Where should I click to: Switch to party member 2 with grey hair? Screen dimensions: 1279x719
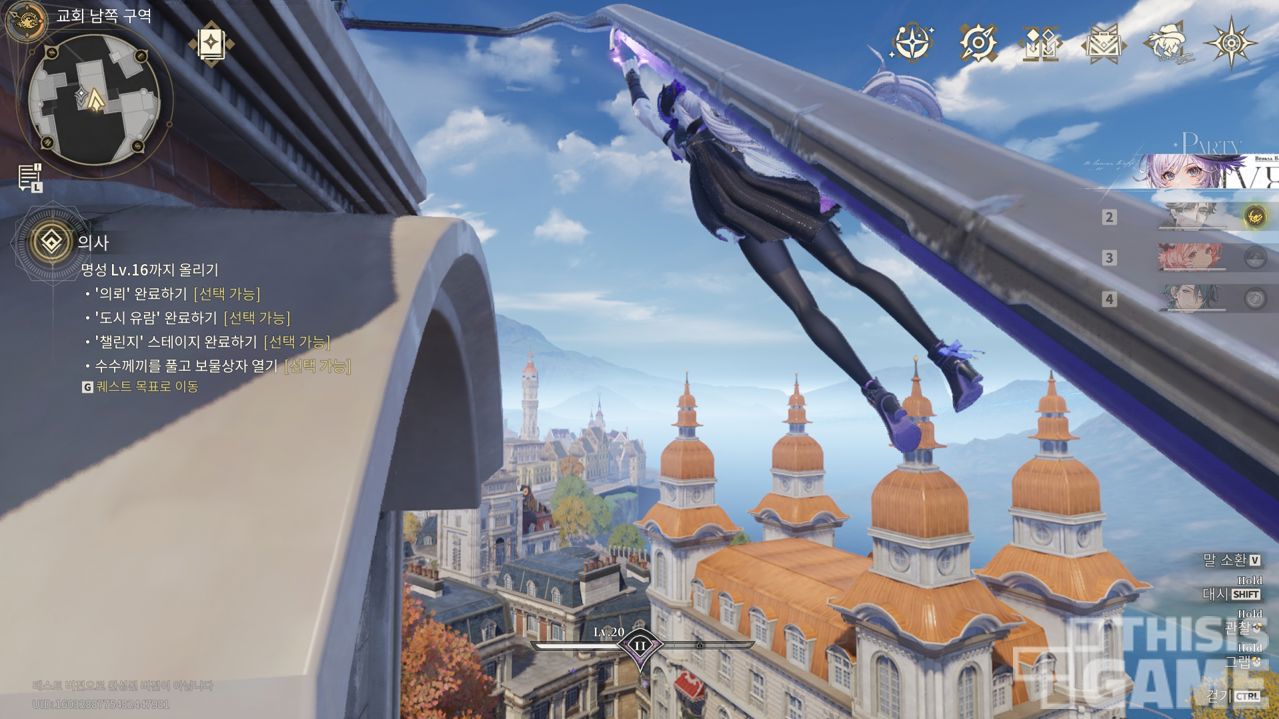coord(1197,217)
